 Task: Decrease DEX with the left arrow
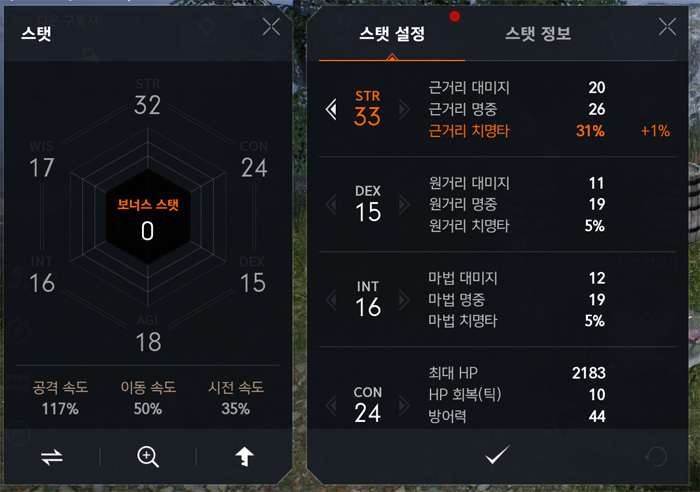coord(331,205)
